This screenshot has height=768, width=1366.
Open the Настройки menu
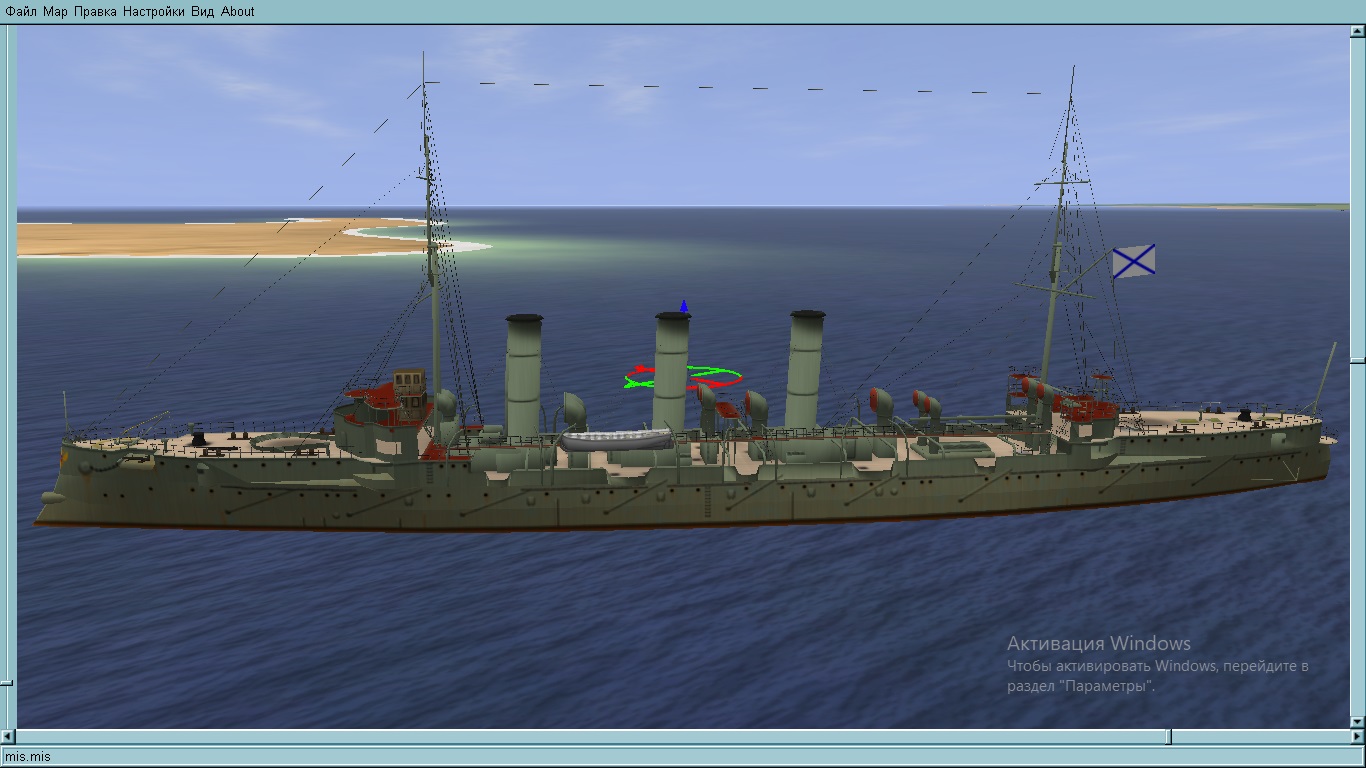click(153, 12)
